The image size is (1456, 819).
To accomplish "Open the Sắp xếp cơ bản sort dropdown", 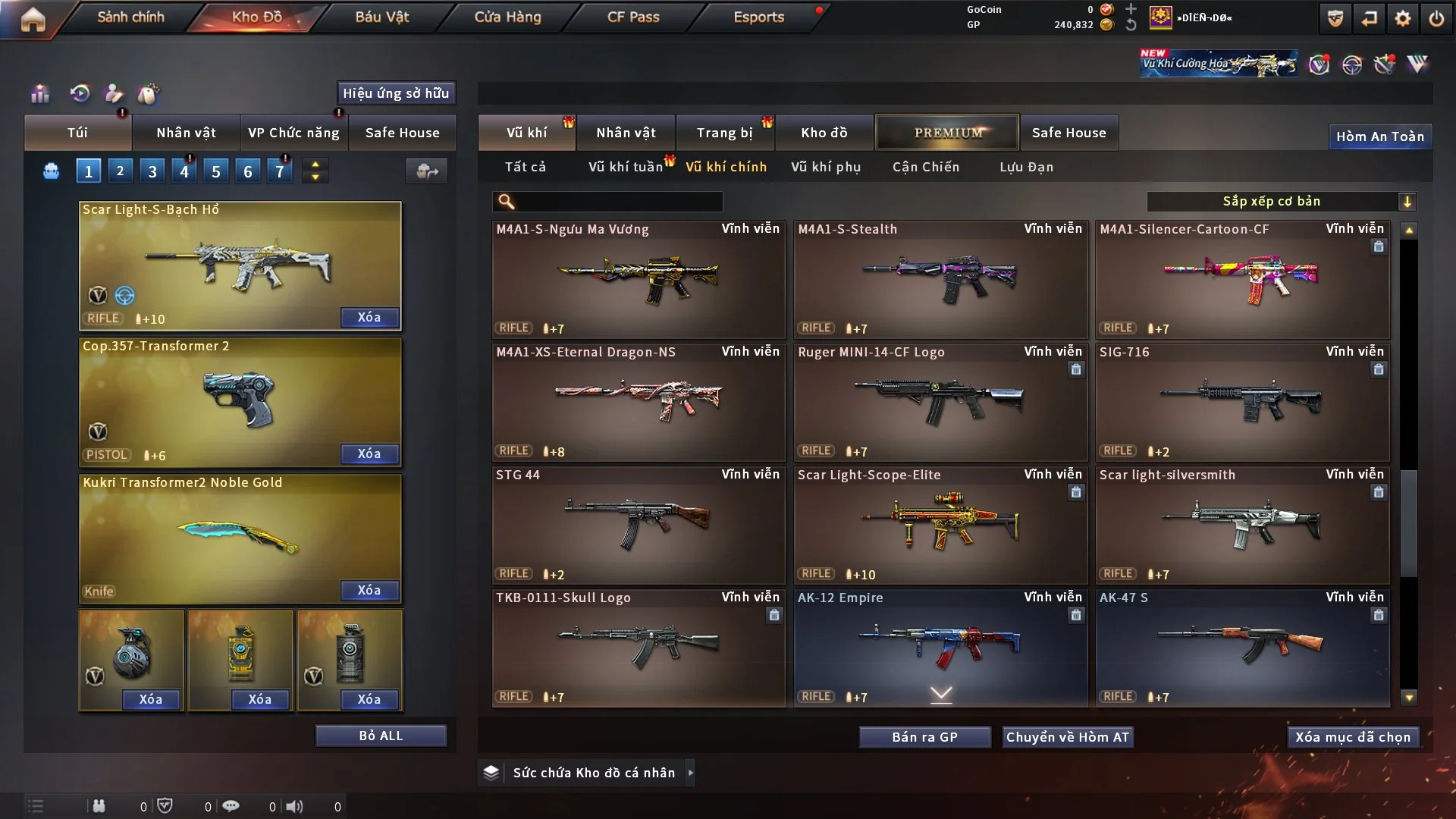I will point(1281,201).
